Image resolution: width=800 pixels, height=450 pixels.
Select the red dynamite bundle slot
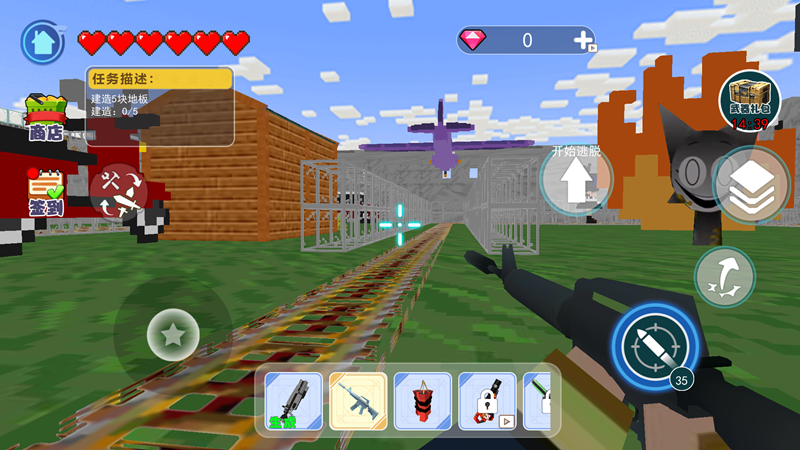[x=423, y=402]
